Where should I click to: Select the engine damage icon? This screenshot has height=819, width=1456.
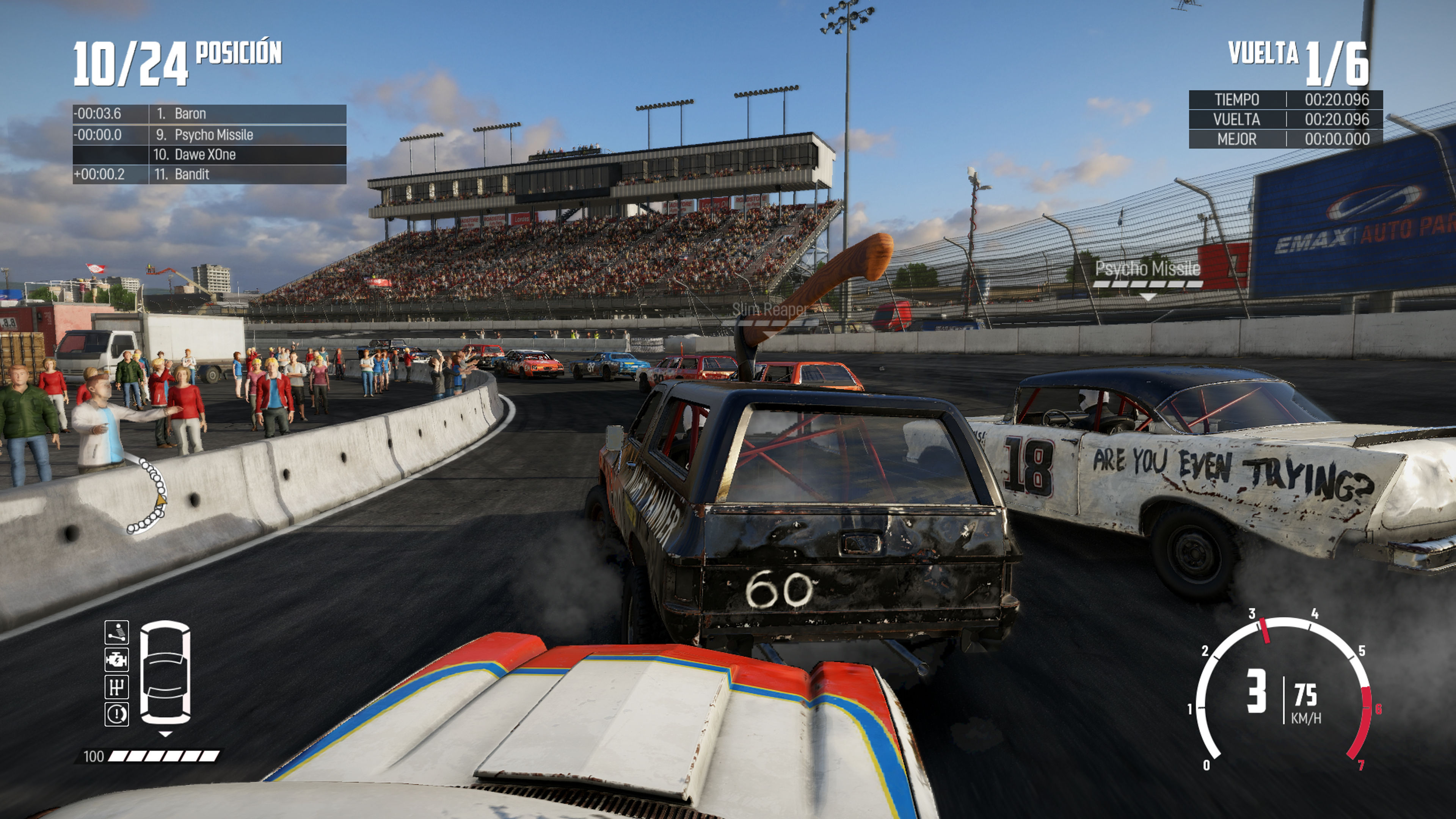pos(116,660)
